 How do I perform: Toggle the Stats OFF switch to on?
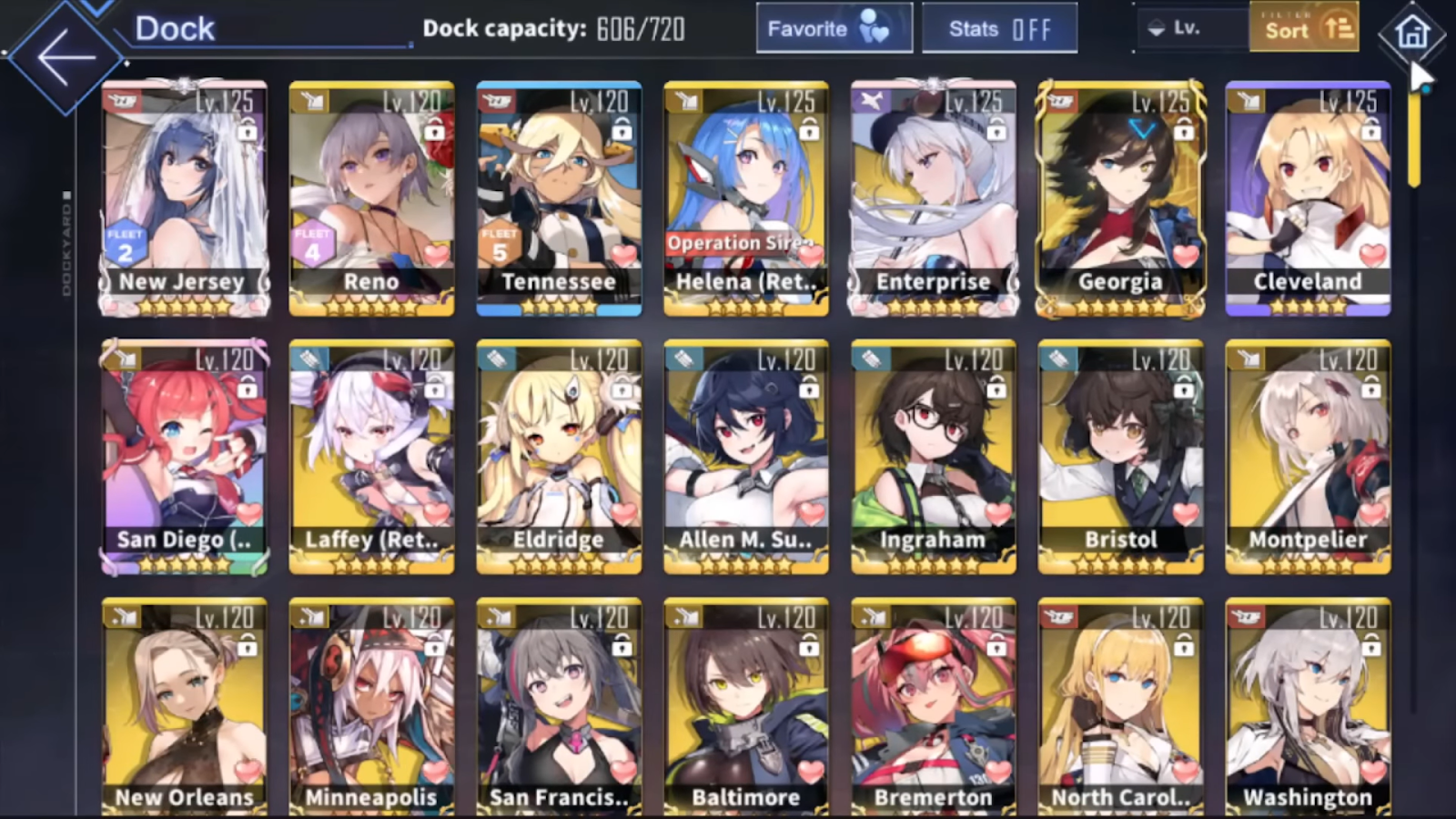click(1029, 28)
